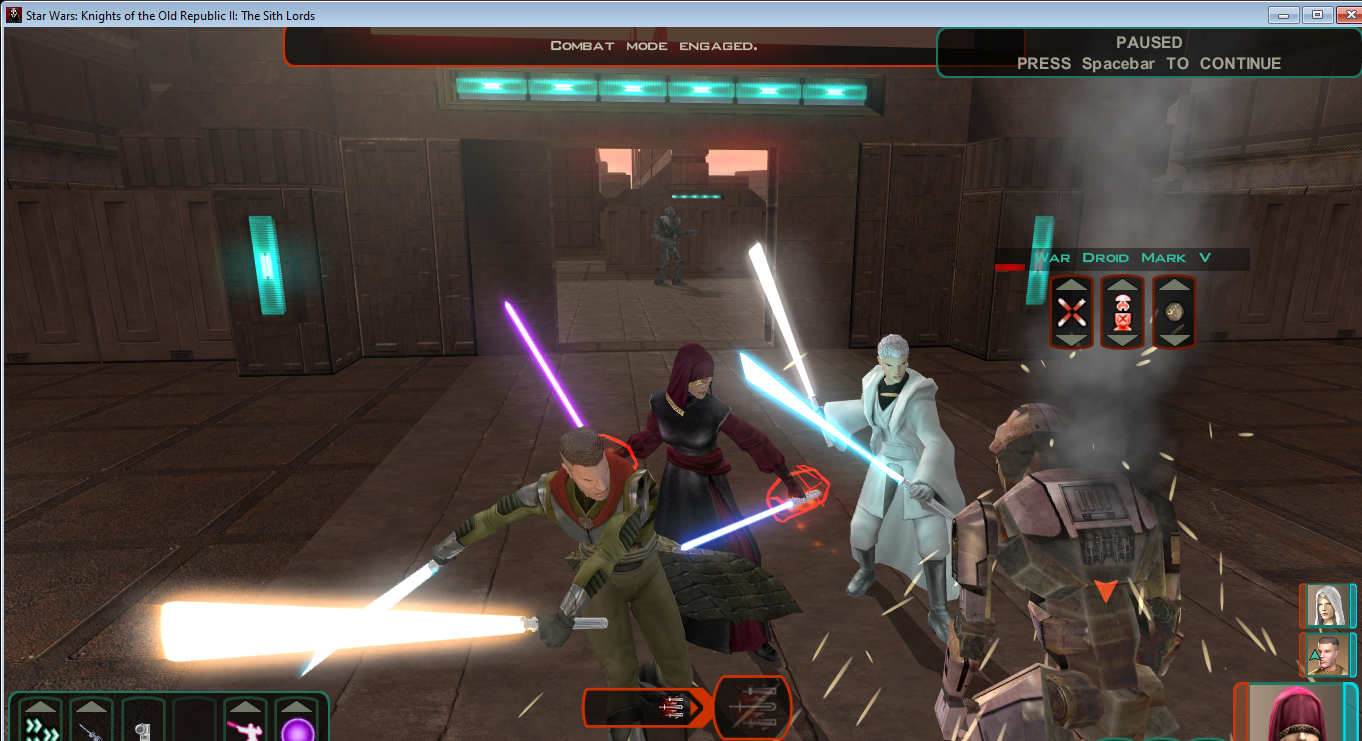Select the current queued attack action

(754, 708)
